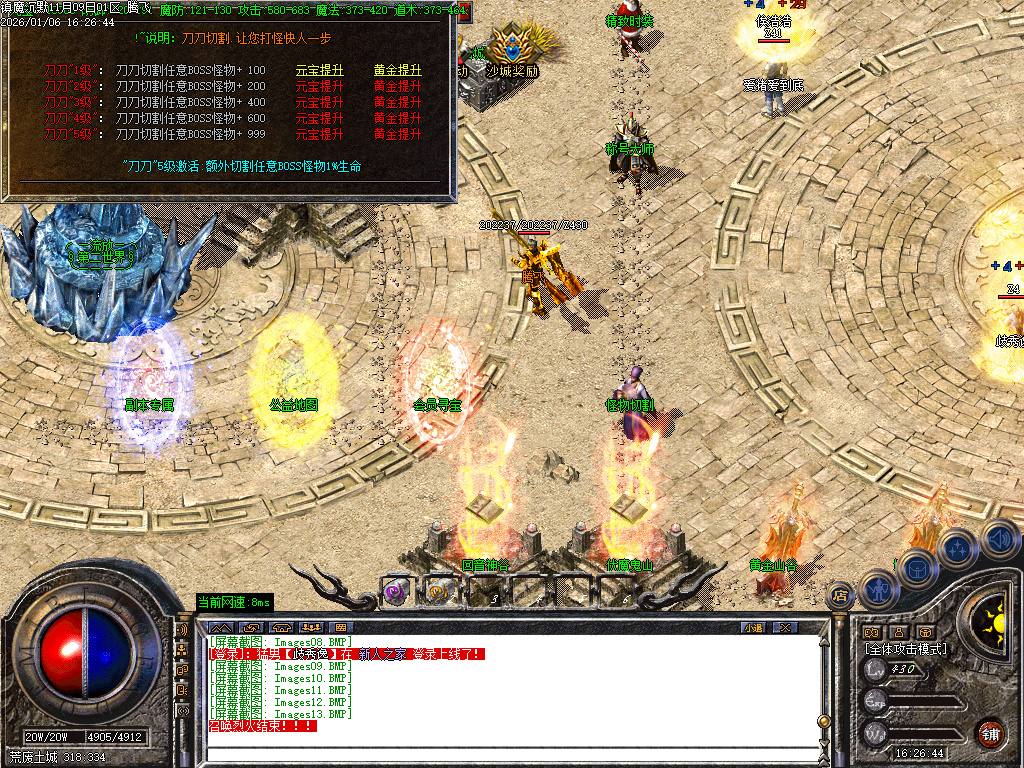
Task: Click the 小退 logout button
Action: tap(752, 627)
